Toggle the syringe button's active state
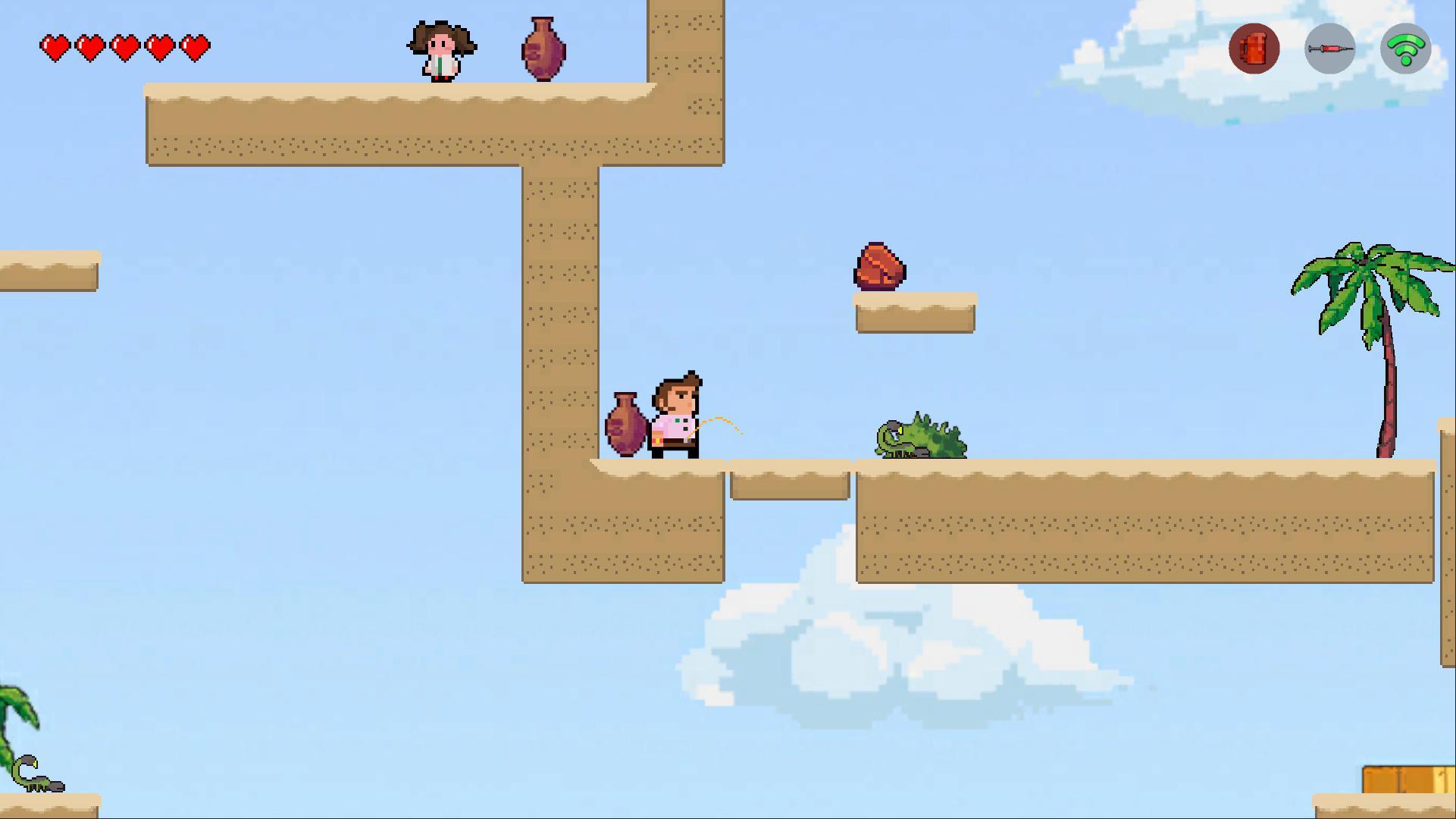Image resolution: width=1456 pixels, height=819 pixels. coord(1330,49)
